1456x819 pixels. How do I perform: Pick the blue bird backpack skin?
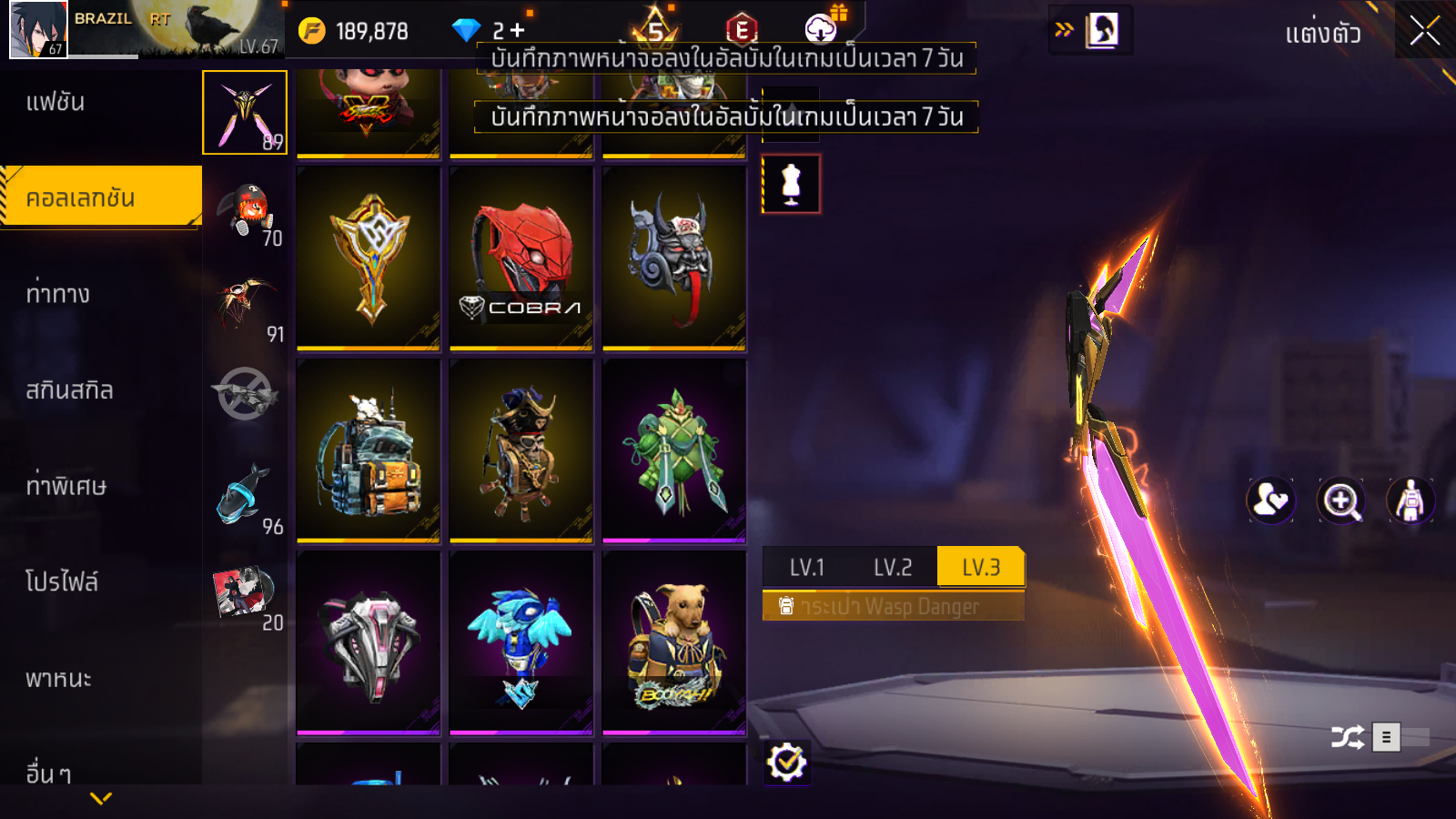(521, 642)
